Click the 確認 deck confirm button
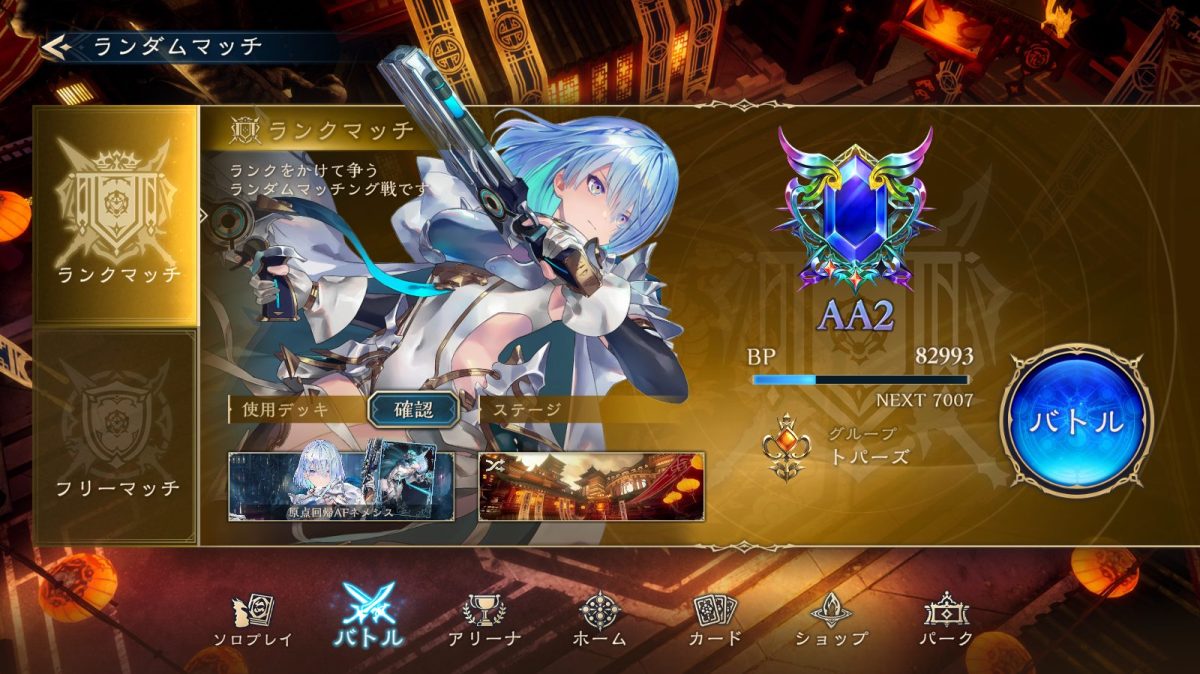 [x=413, y=408]
